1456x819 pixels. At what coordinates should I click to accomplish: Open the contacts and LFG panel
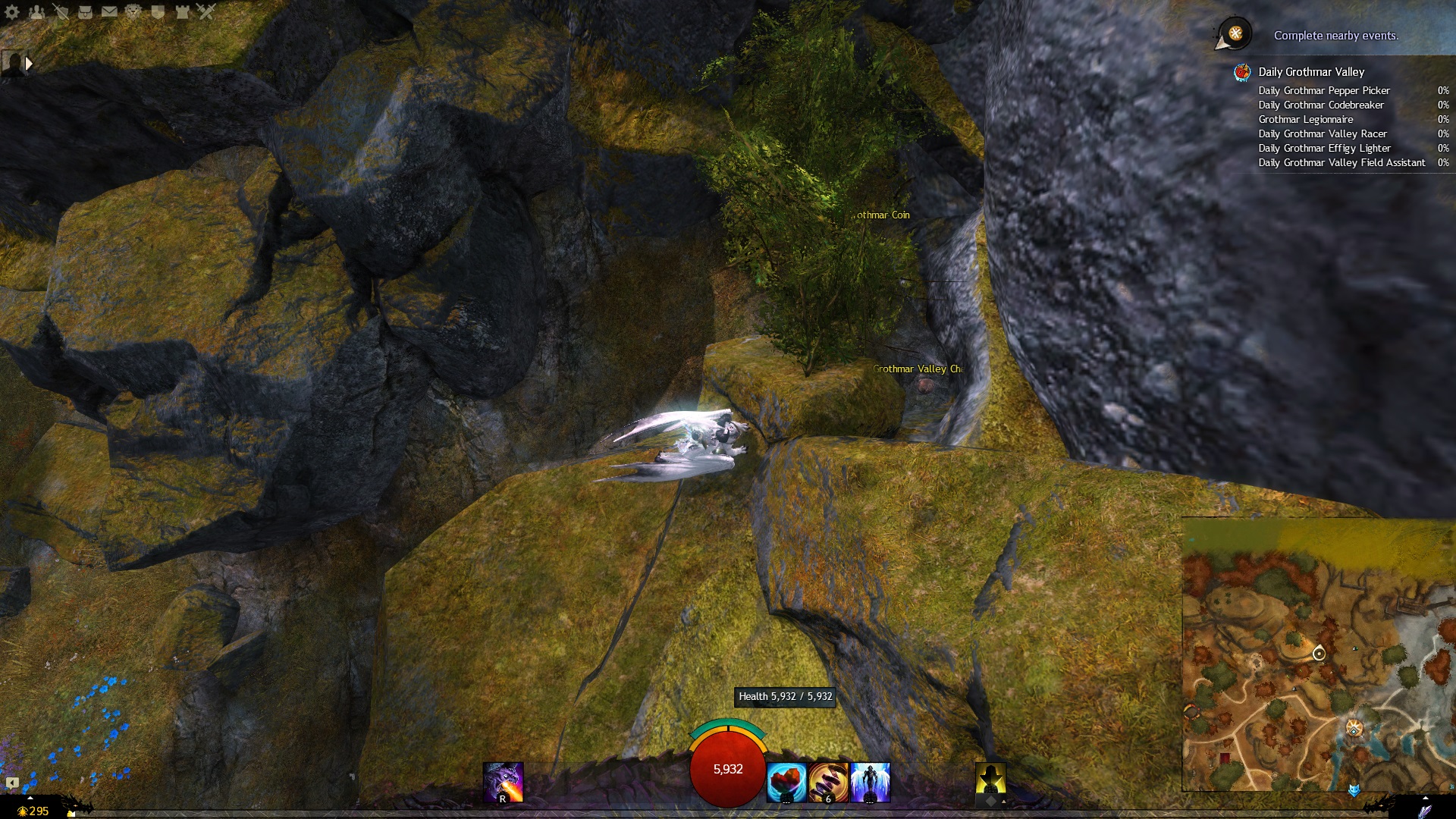tap(36, 11)
